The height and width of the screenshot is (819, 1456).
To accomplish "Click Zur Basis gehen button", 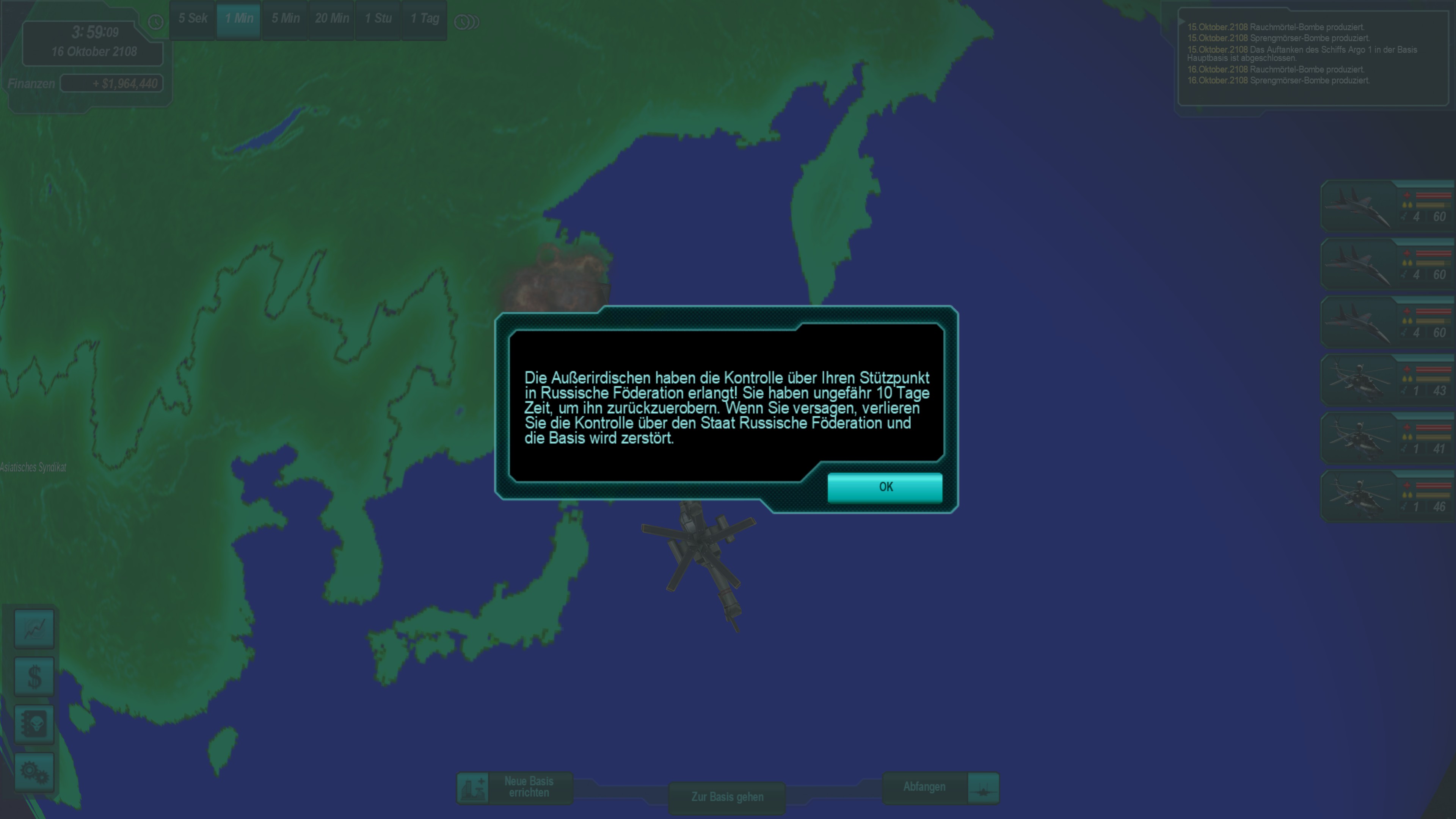I will point(727,797).
